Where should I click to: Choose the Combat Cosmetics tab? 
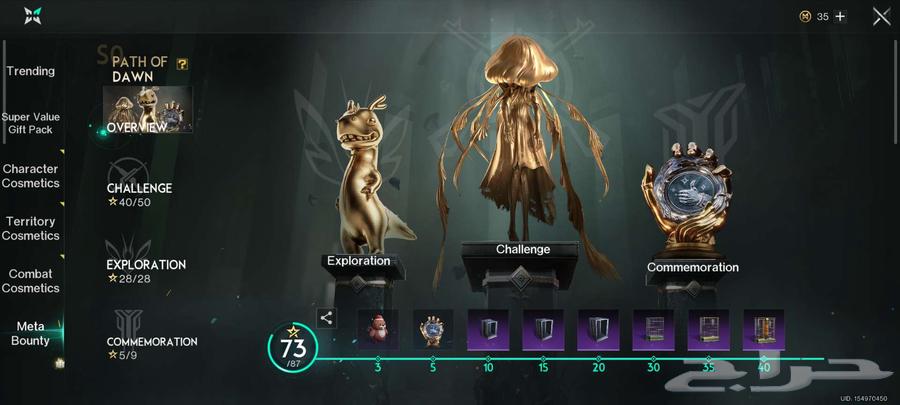click(31, 281)
